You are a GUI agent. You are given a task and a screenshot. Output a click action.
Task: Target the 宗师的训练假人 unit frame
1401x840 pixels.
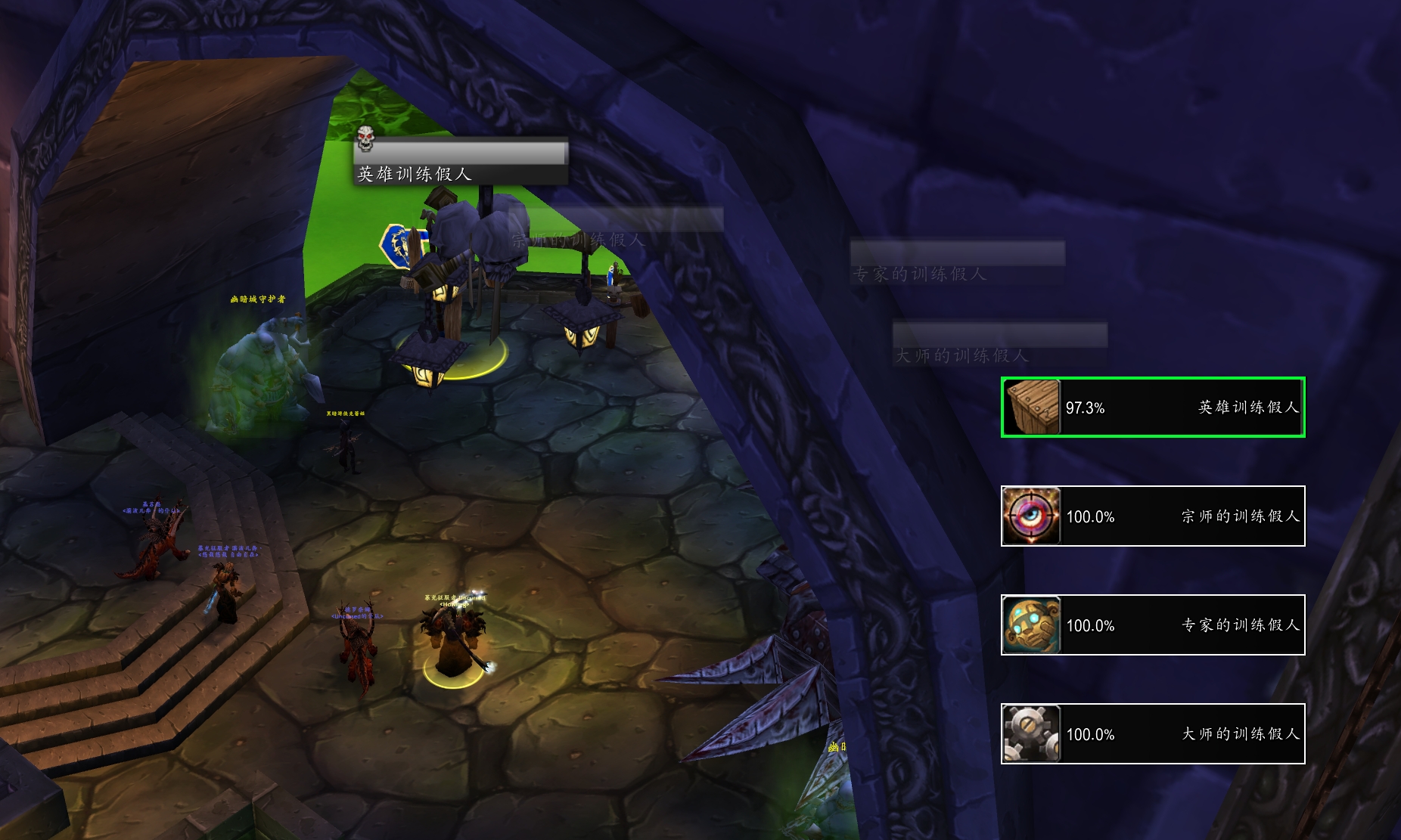click(1153, 516)
